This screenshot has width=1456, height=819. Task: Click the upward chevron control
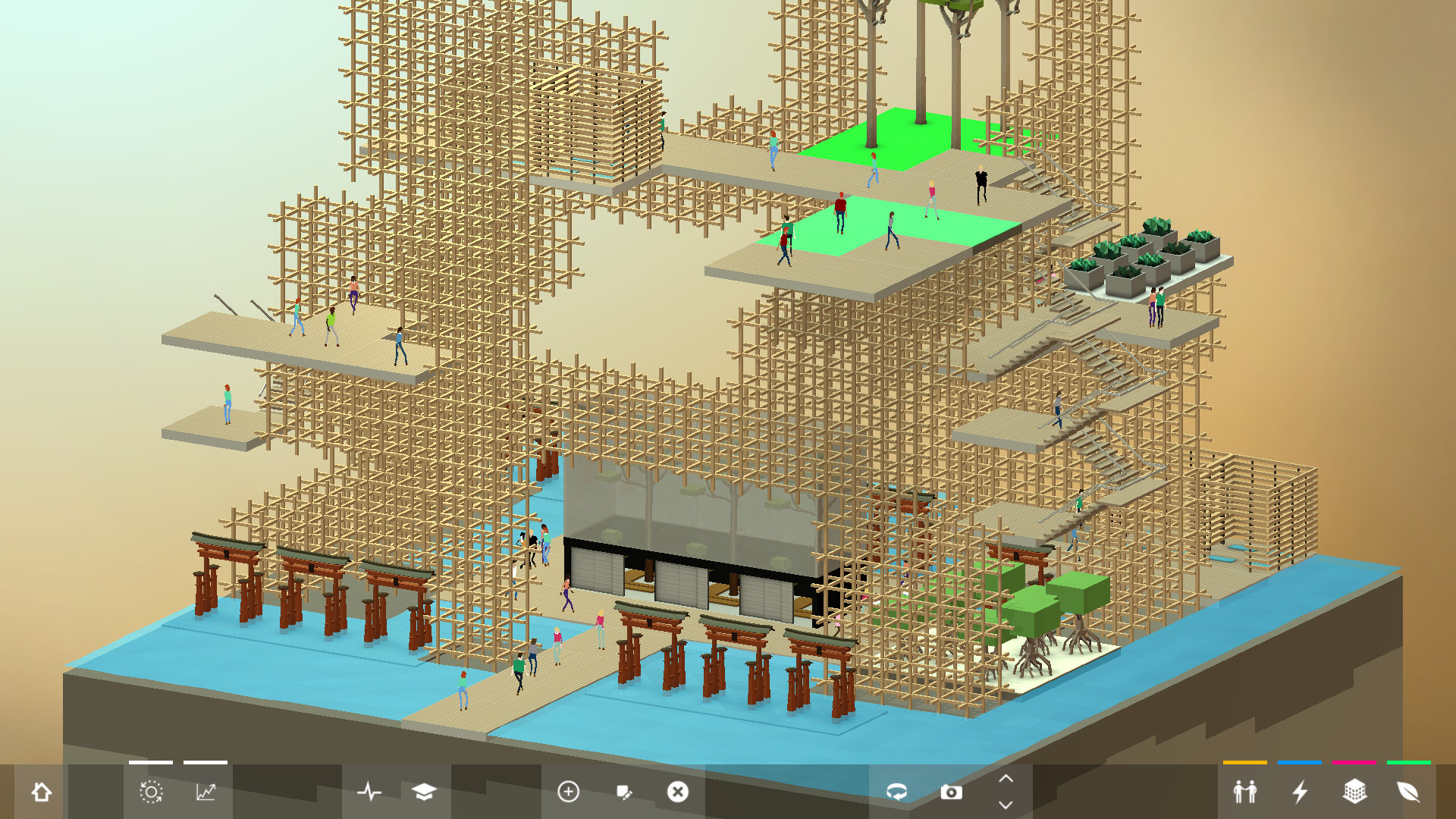(x=1006, y=780)
